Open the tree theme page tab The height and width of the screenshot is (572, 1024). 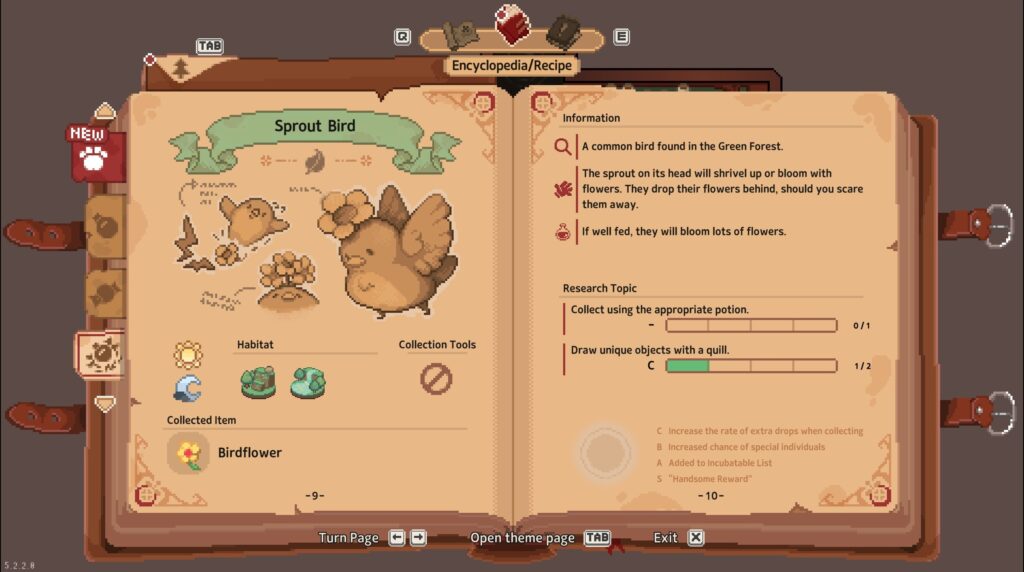(181, 68)
